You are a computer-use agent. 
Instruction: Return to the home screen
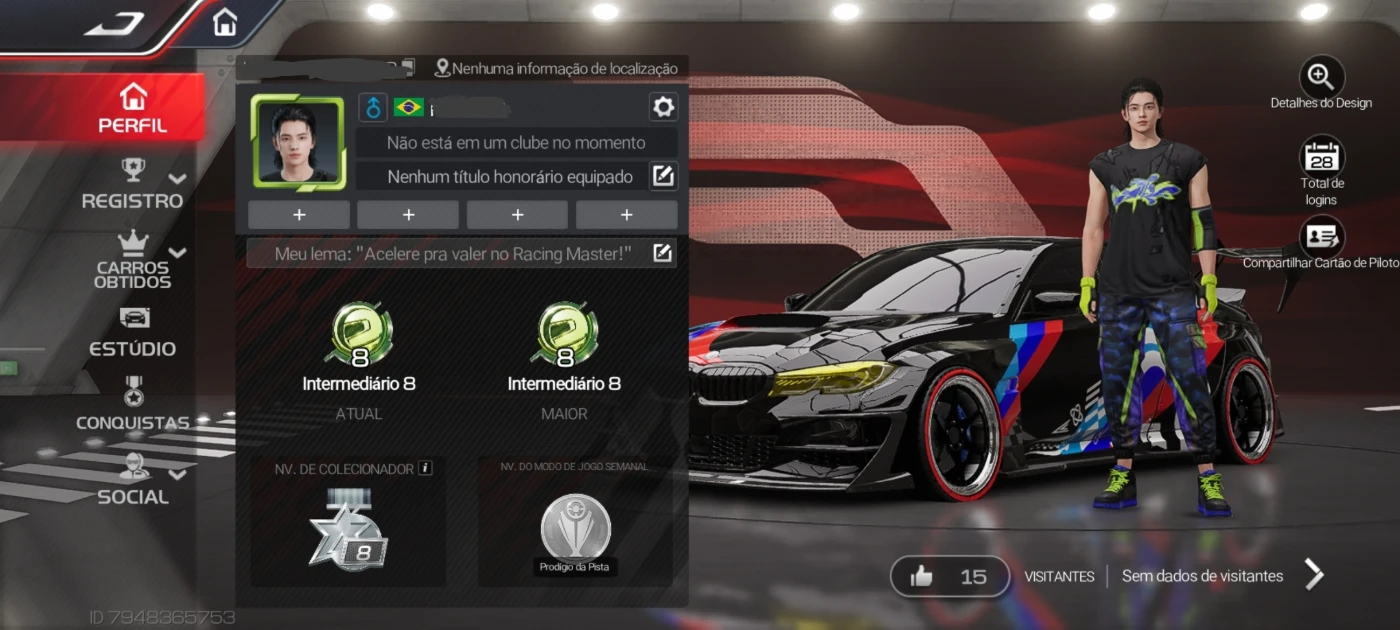click(225, 22)
